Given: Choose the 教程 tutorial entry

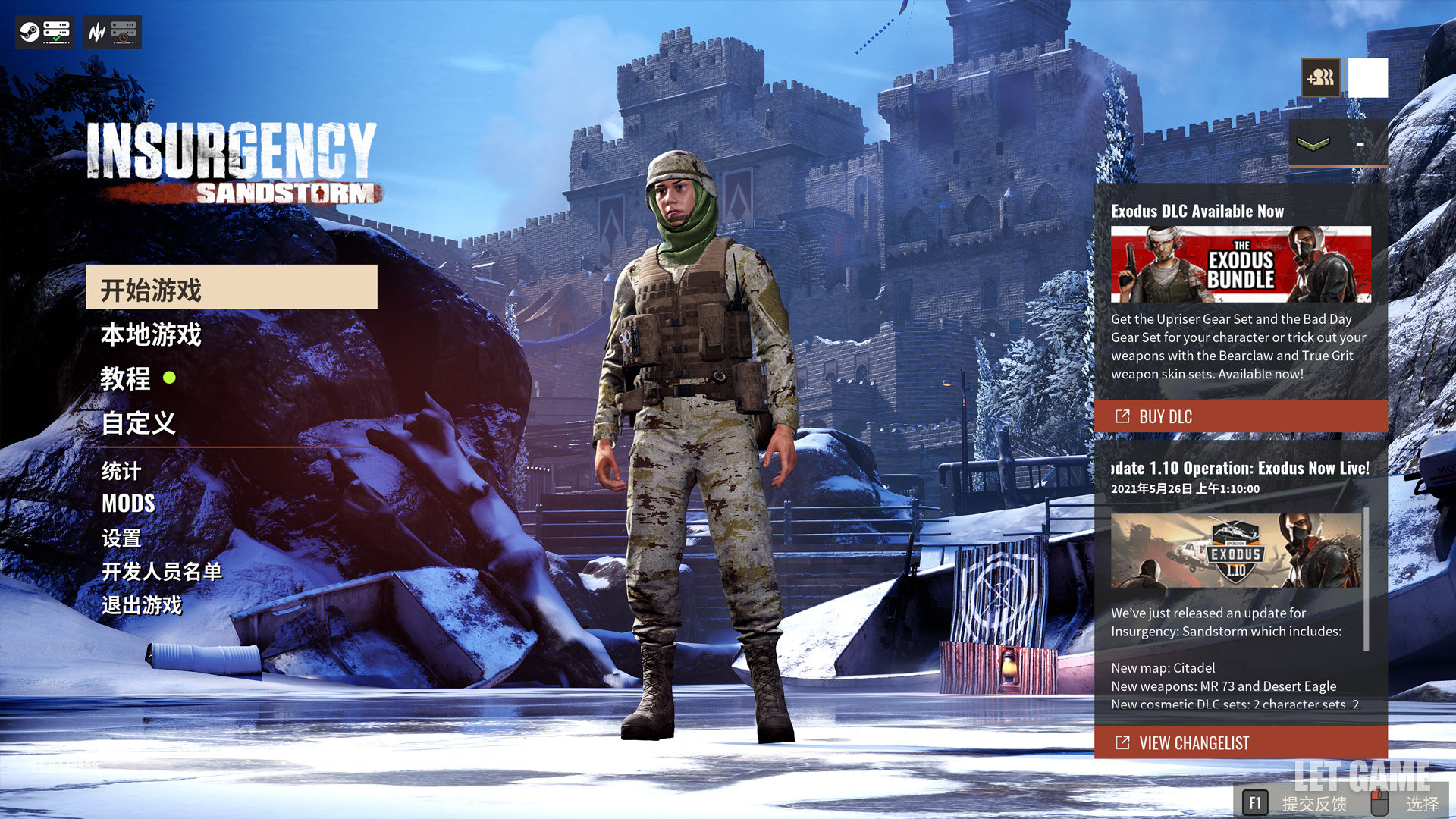Looking at the screenshot, I should pos(126,378).
